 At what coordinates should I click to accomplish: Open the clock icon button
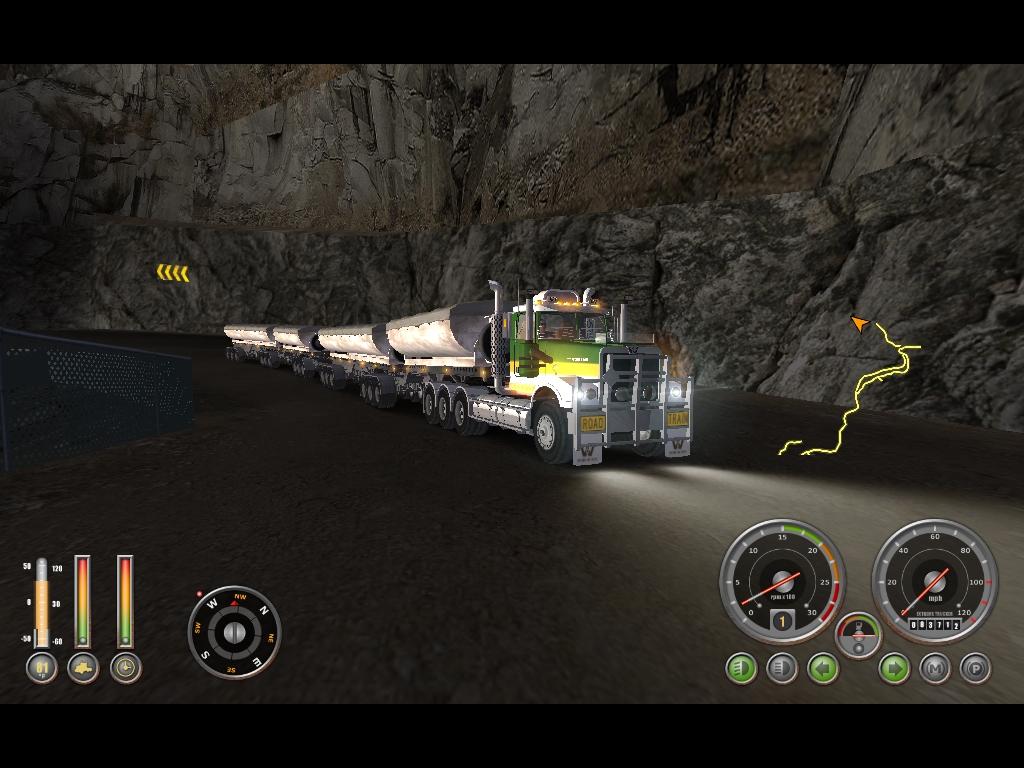[125, 667]
